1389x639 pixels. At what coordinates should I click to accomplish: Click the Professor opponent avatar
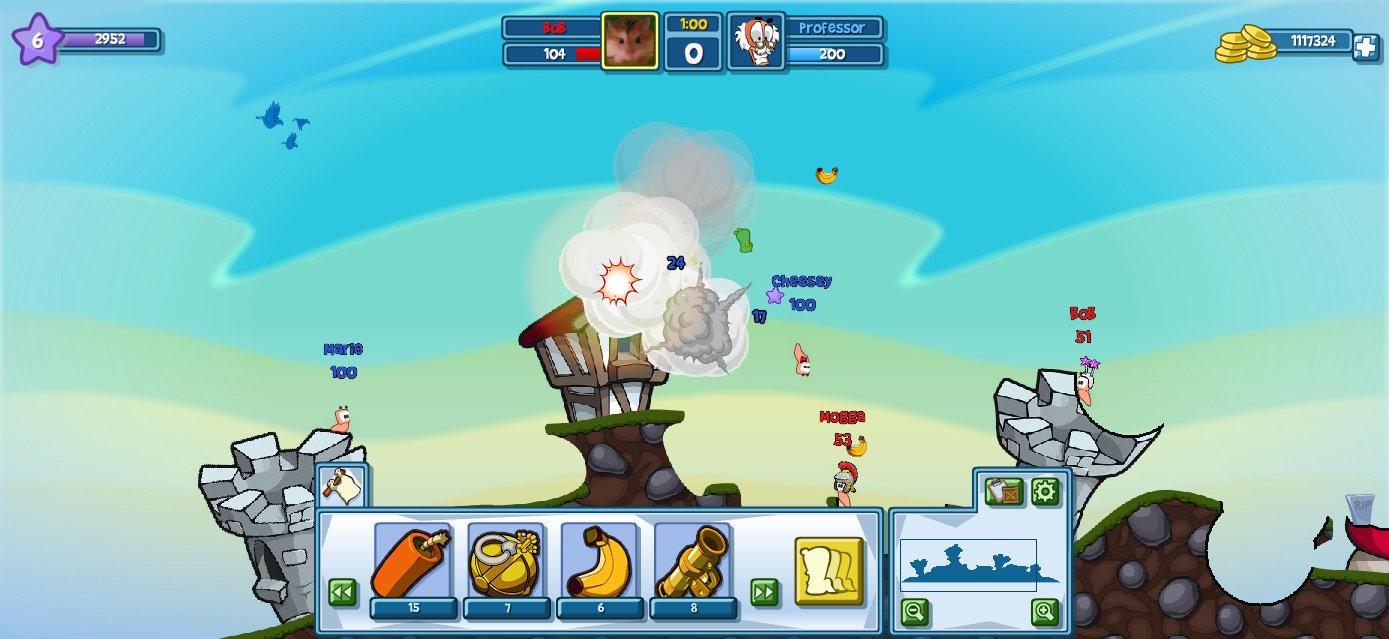click(x=756, y=41)
